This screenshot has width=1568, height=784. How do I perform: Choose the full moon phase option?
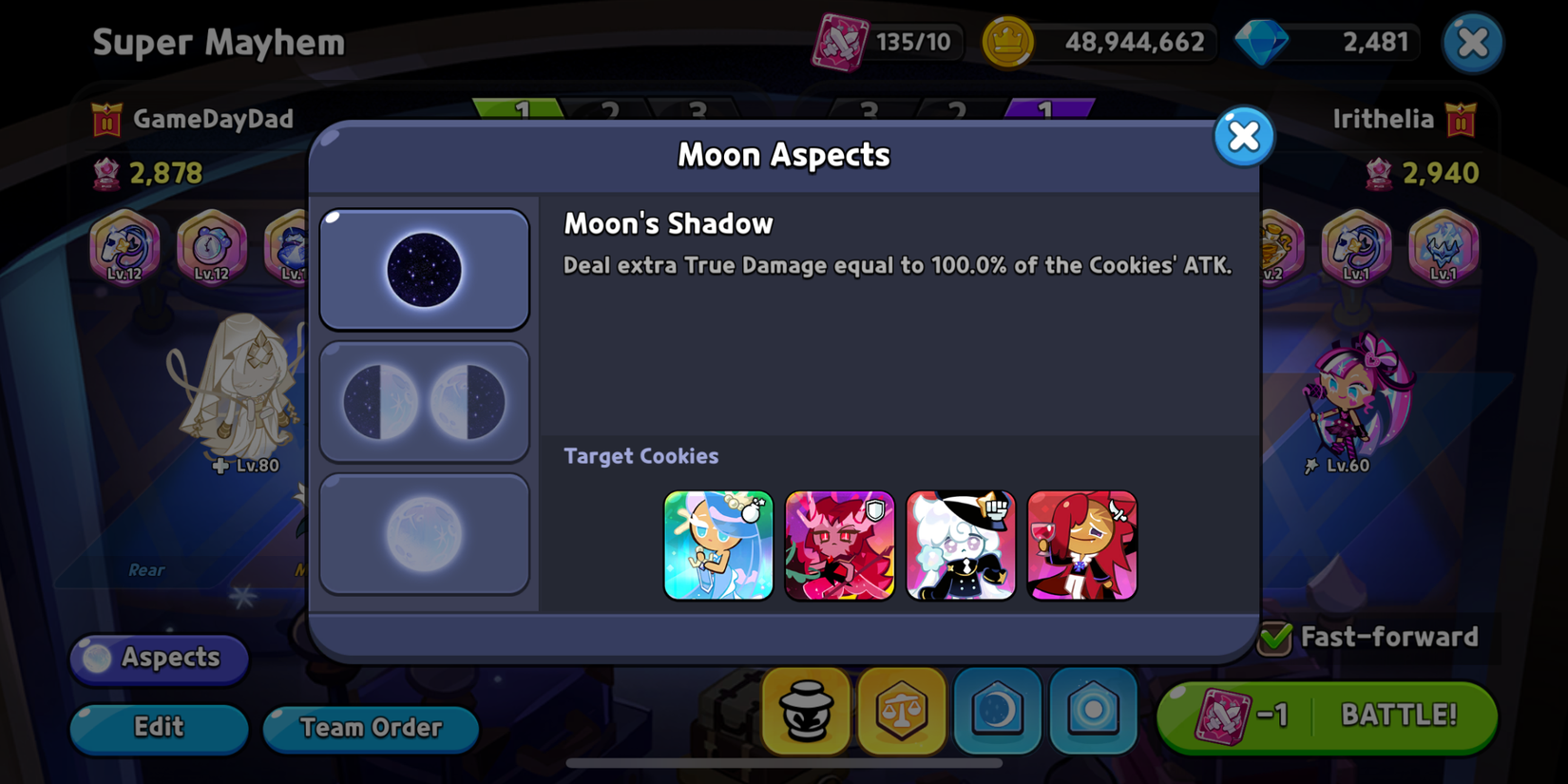(x=424, y=532)
